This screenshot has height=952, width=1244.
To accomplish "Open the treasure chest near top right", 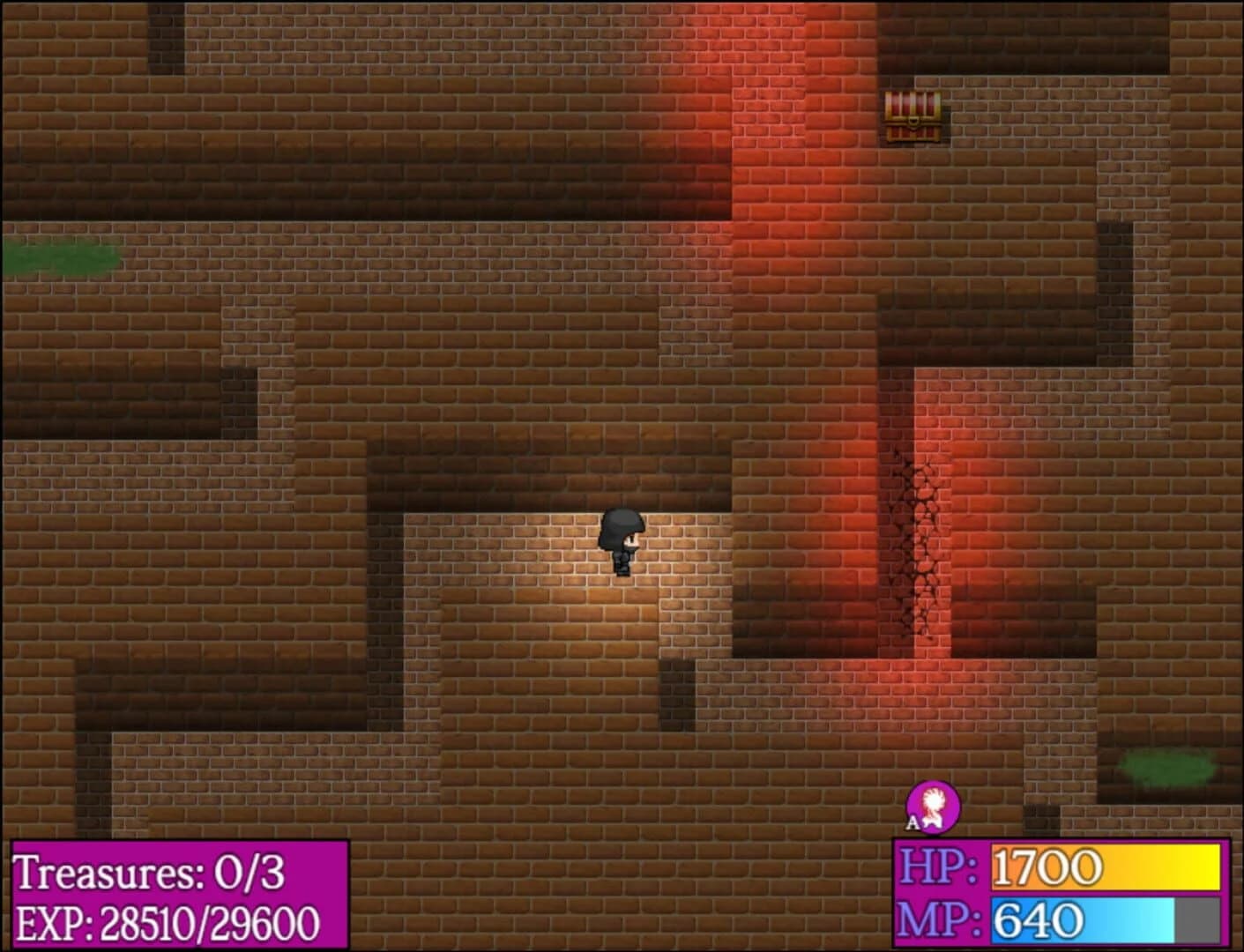I will [x=913, y=116].
